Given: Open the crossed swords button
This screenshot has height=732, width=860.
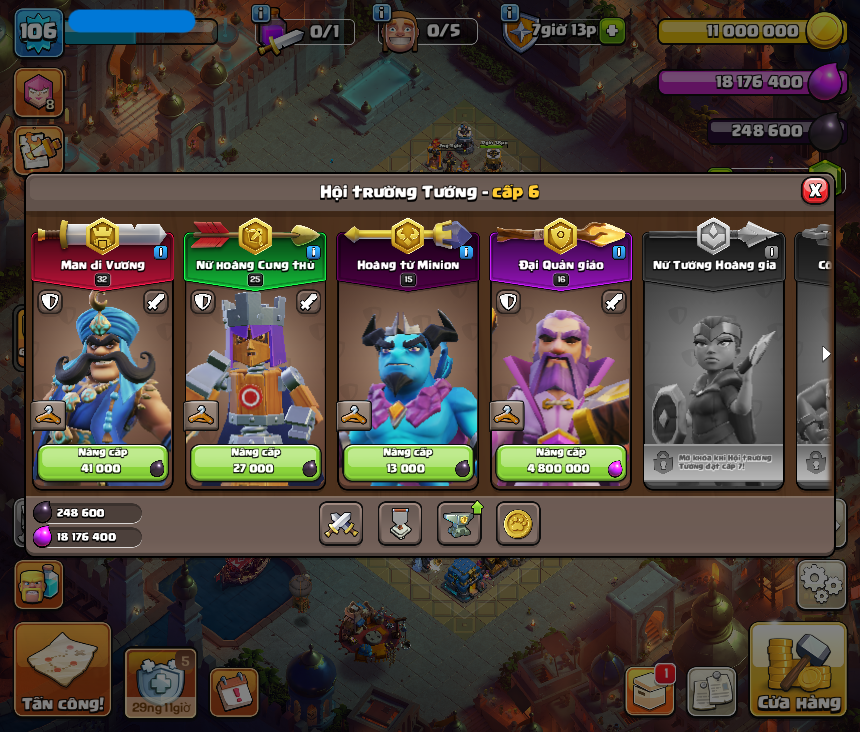Looking at the screenshot, I should pos(341,523).
